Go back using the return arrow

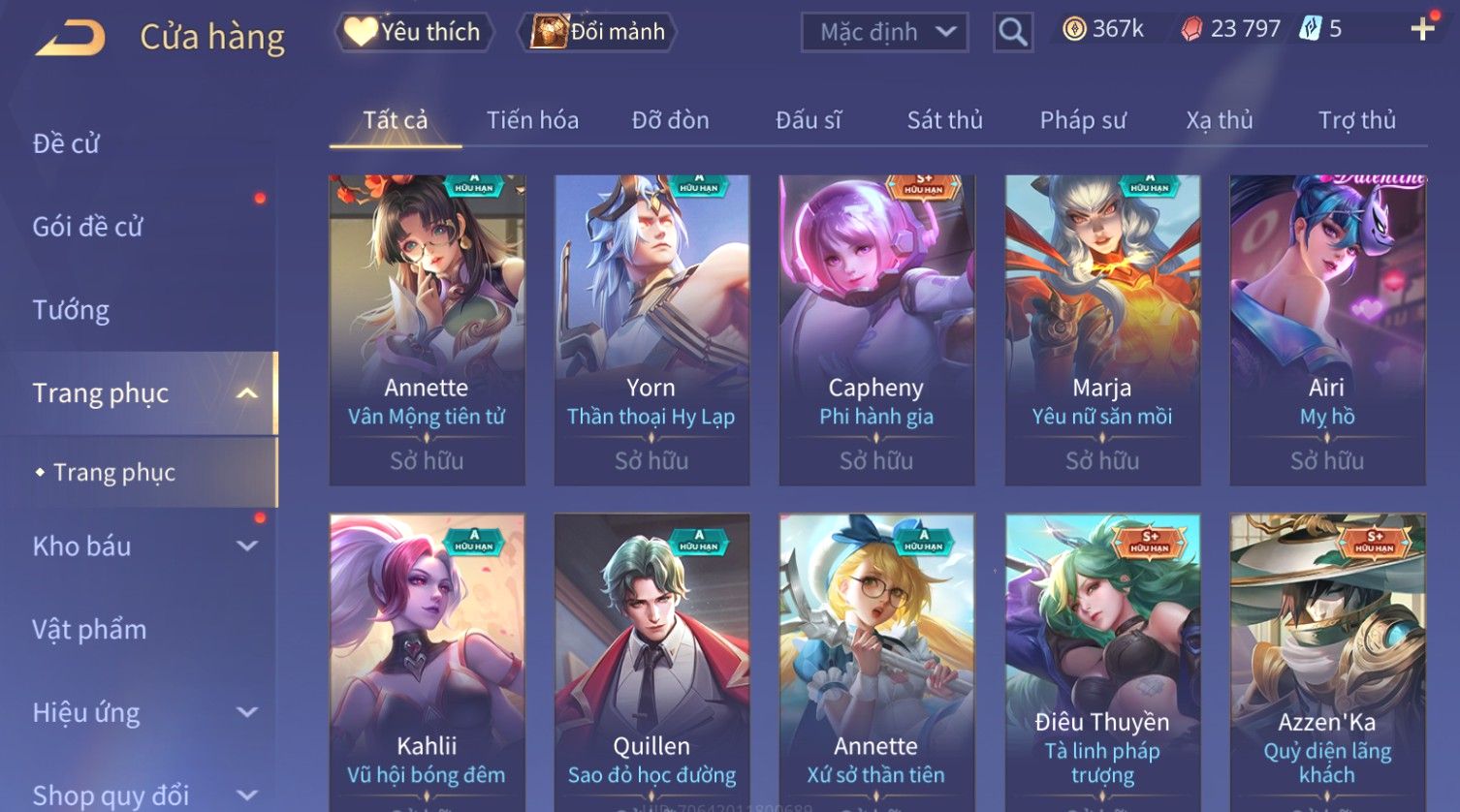point(71,38)
